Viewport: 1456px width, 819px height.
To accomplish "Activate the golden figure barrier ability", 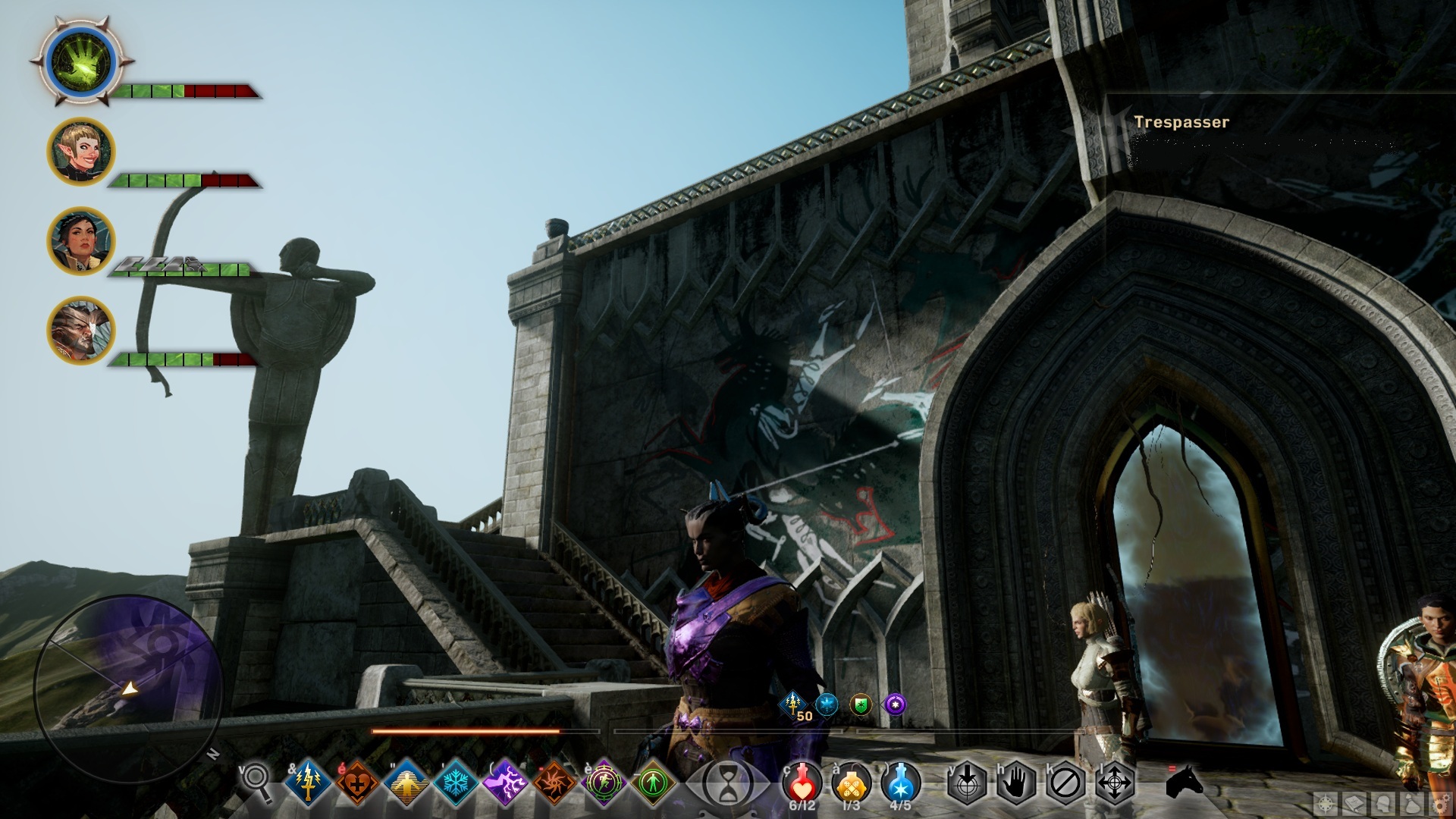I will pyautogui.click(x=406, y=782).
